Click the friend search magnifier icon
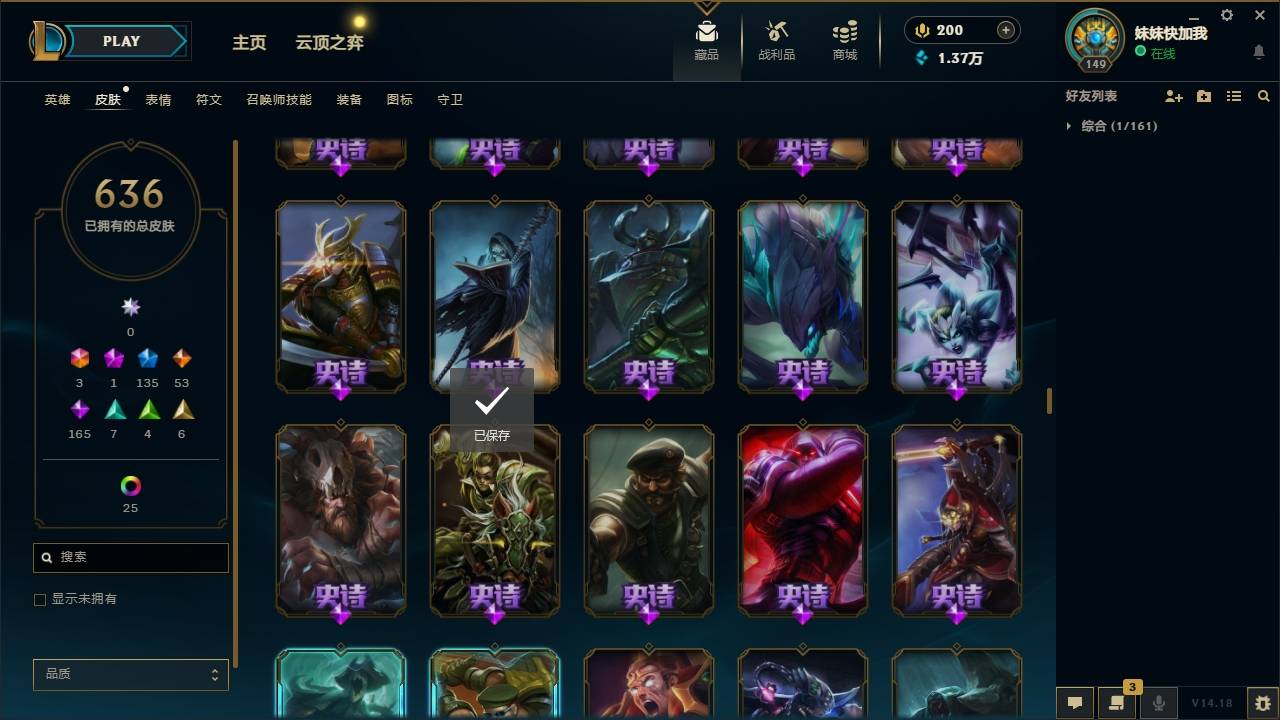Image resolution: width=1280 pixels, height=720 pixels. tap(1264, 95)
